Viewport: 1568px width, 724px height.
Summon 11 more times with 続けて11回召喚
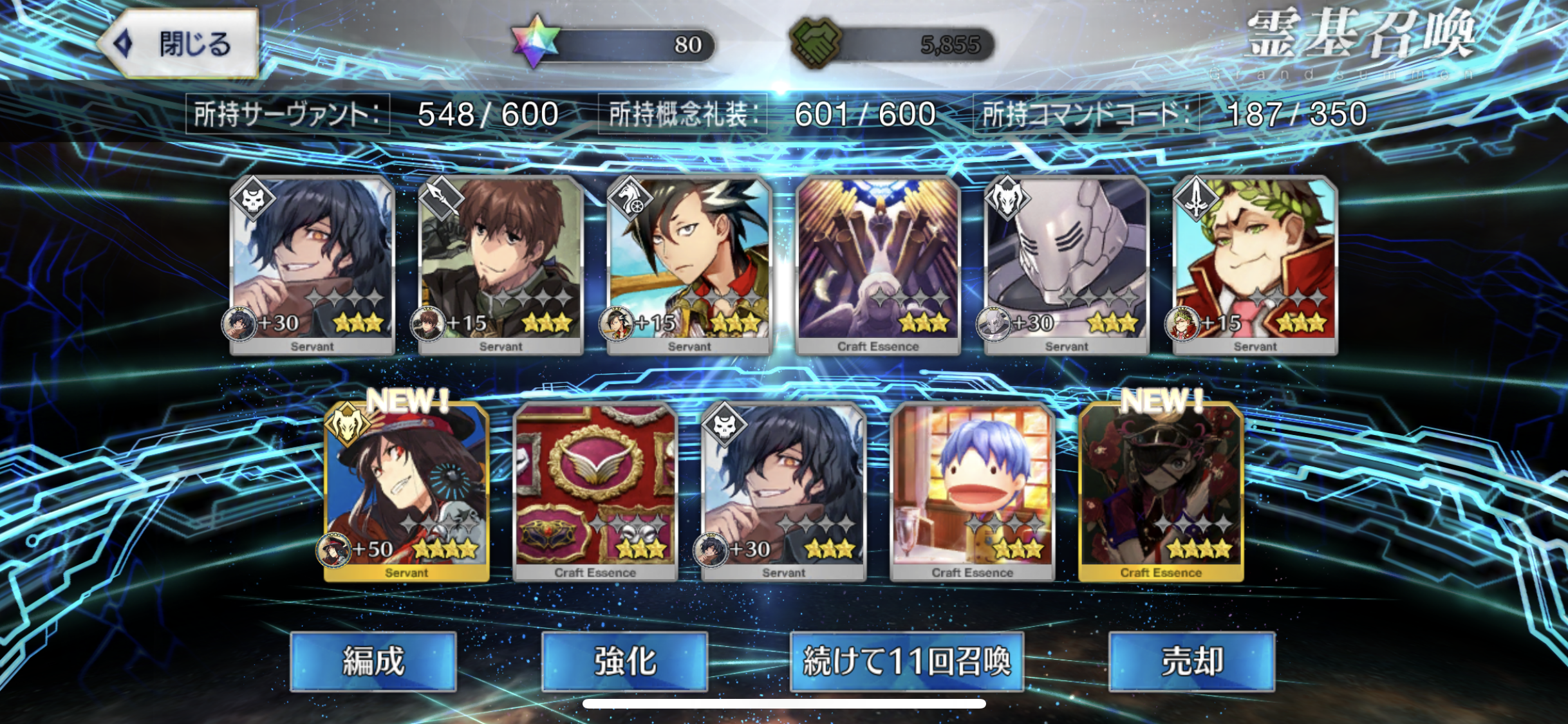[x=906, y=661]
